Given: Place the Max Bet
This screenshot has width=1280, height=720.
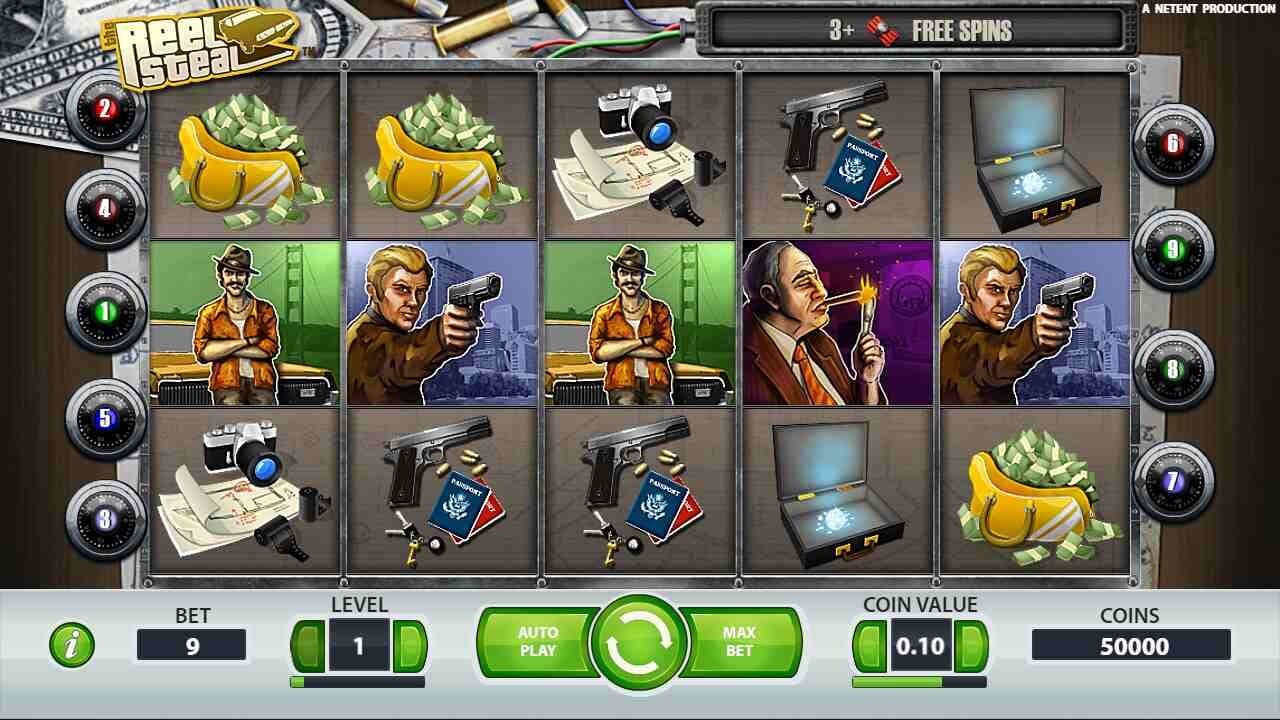Looking at the screenshot, I should point(740,642).
